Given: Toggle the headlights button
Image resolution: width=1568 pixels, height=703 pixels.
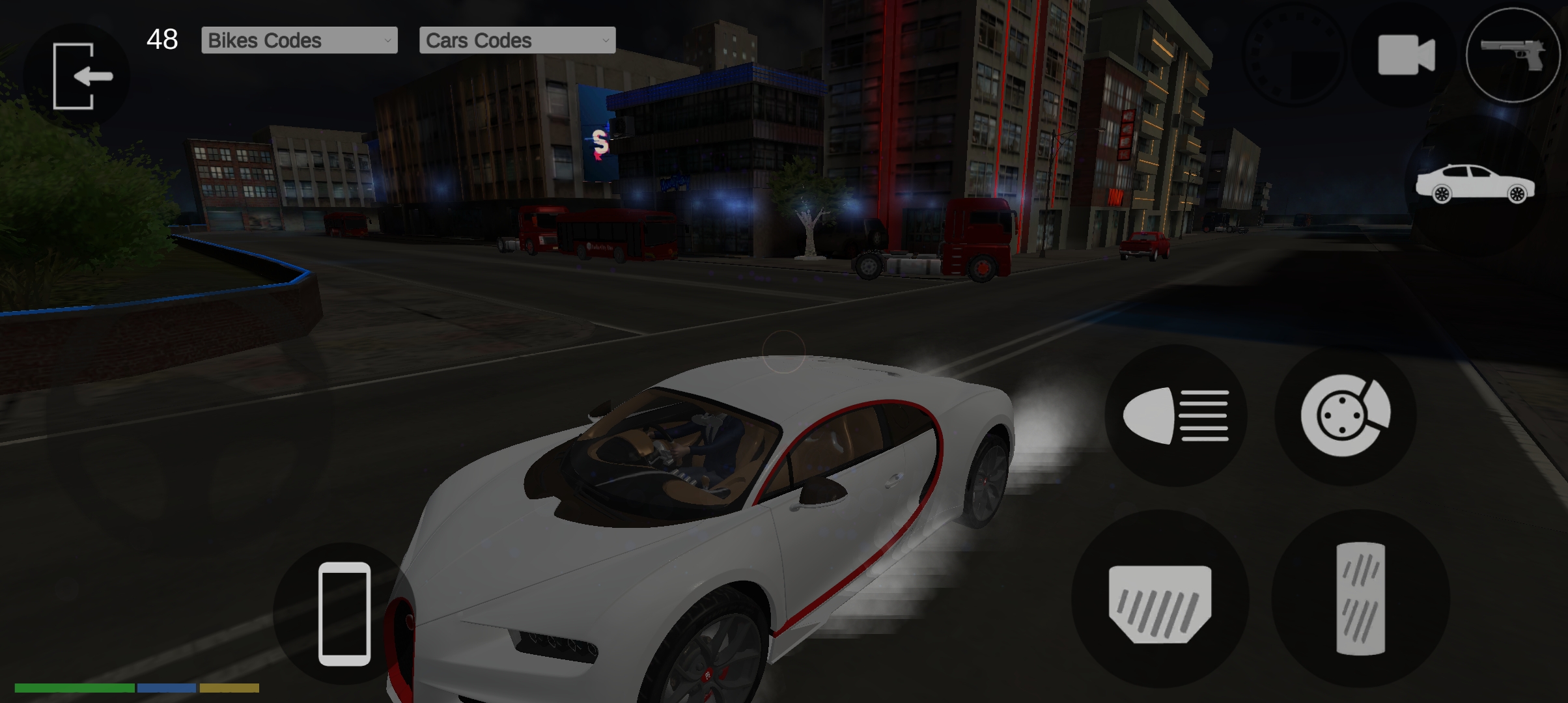Looking at the screenshot, I should click(1176, 415).
